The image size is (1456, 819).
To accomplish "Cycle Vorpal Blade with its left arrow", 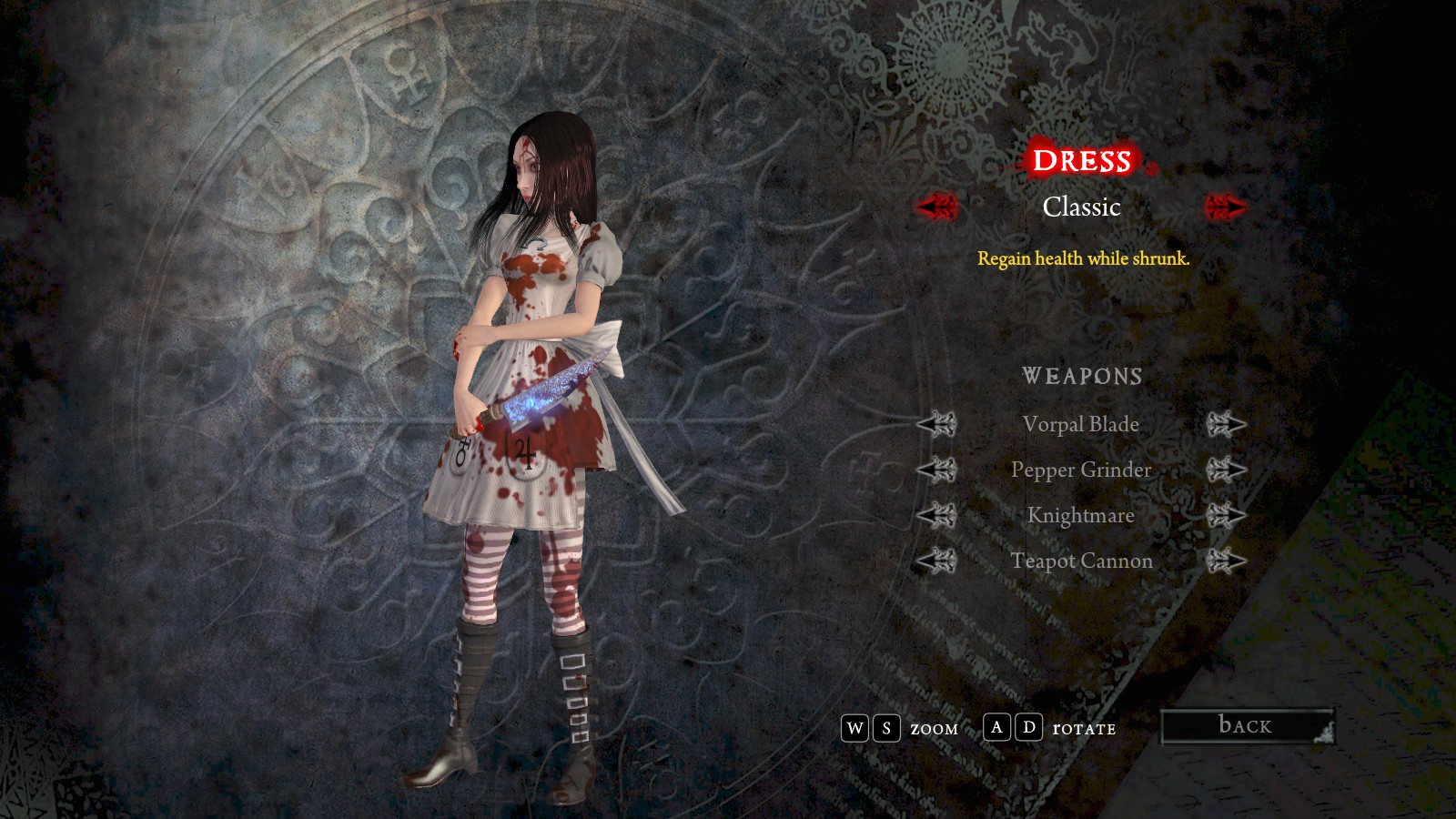I will click(936, 424).
